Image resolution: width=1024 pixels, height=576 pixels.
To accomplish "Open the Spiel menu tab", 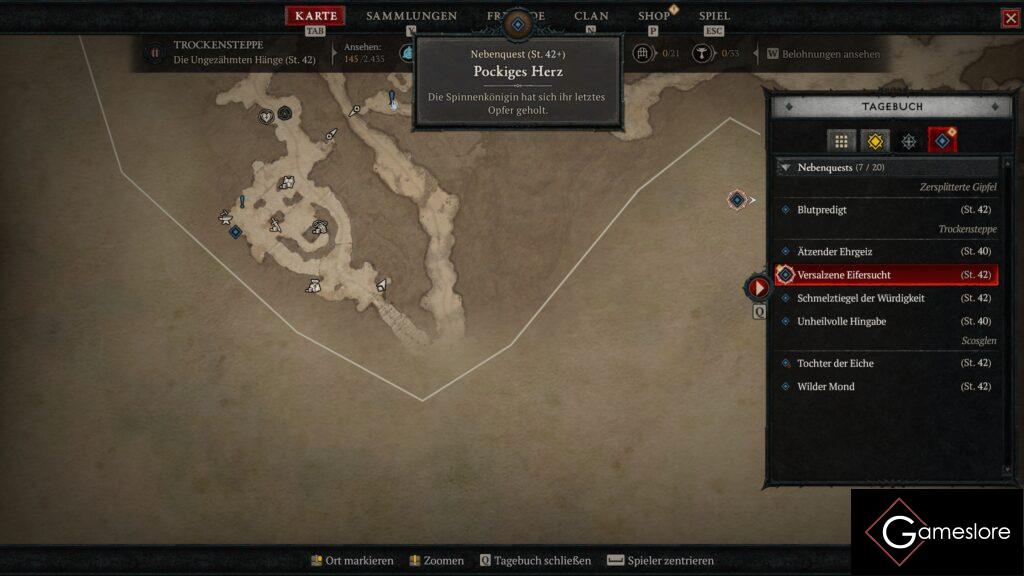I will coord(714,16).
